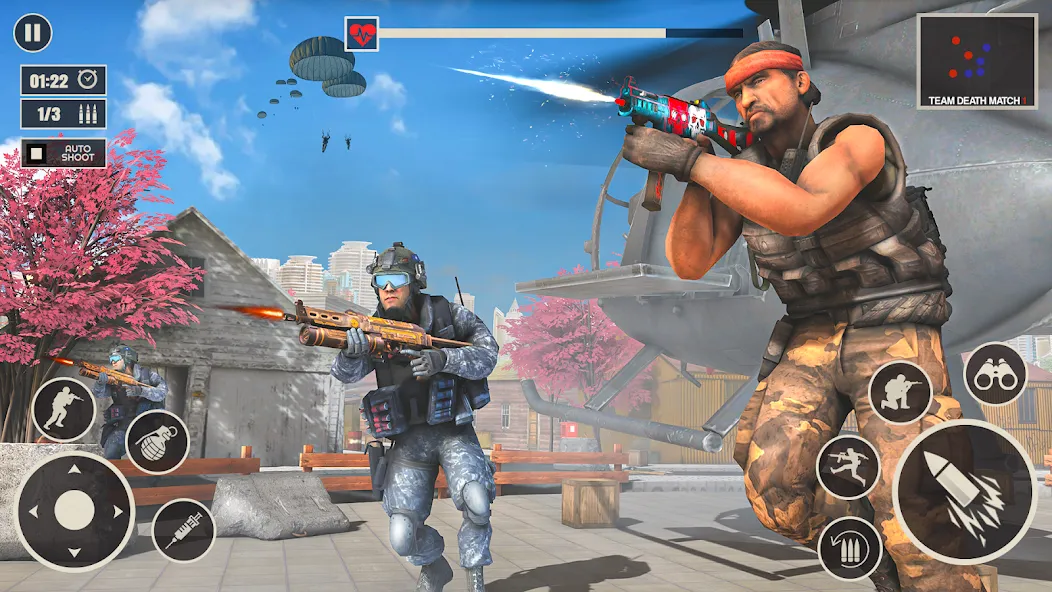Toggle the Auto Shoot checkbox
This screenshot has height=592, width=1052.
pyautogui.click(x=37, y=153)
